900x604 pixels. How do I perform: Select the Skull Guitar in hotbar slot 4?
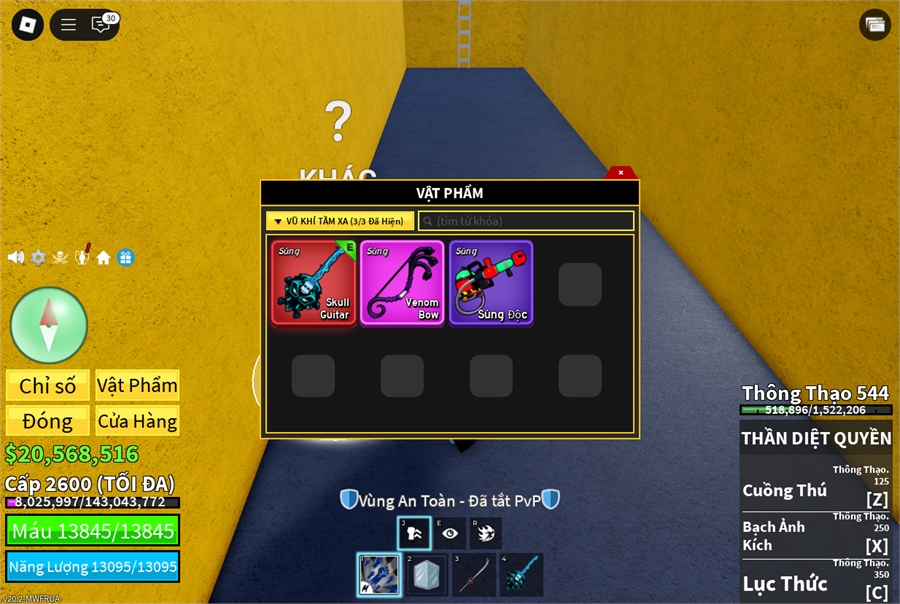click(x=520, y=574)
